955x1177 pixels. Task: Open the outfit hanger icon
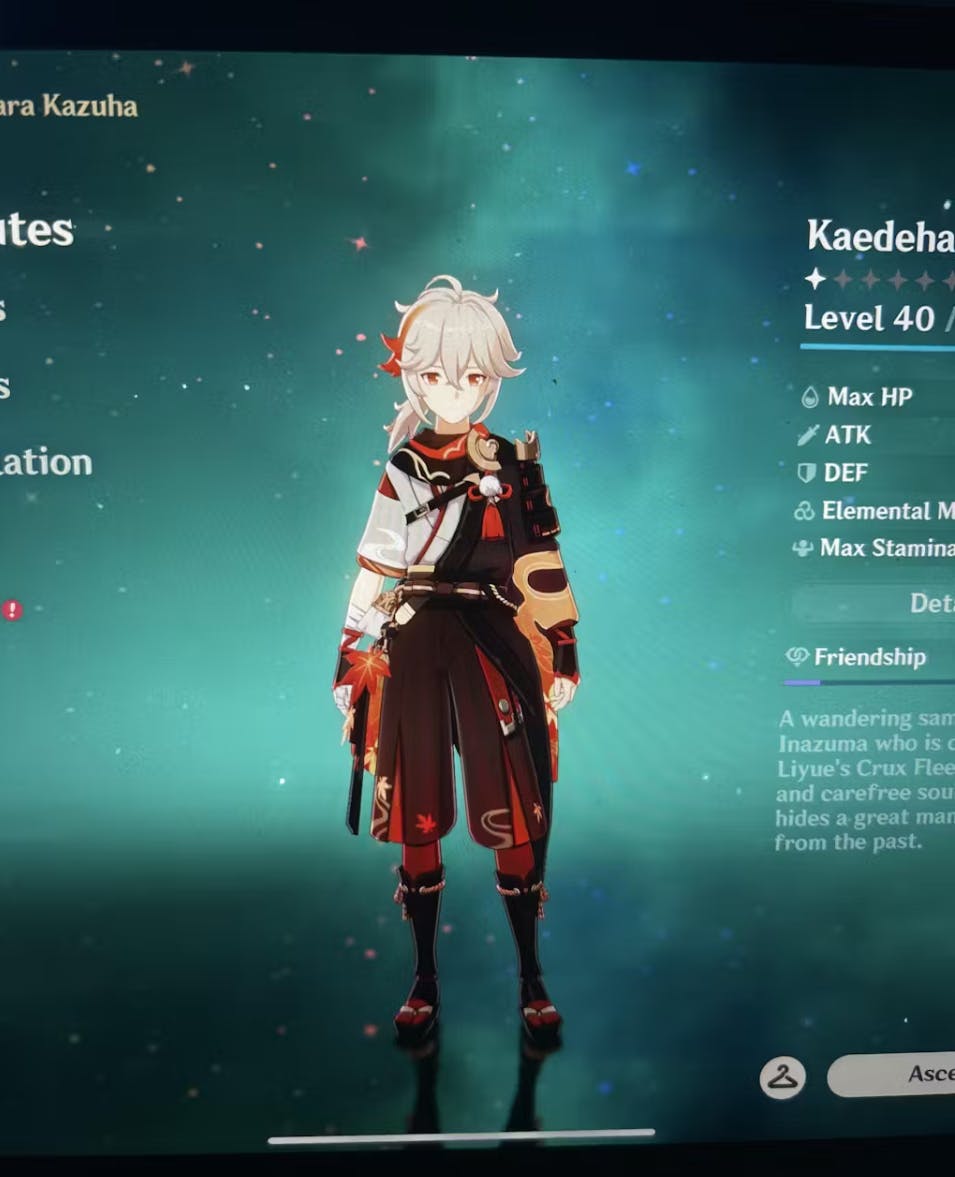pos(782,1077)
